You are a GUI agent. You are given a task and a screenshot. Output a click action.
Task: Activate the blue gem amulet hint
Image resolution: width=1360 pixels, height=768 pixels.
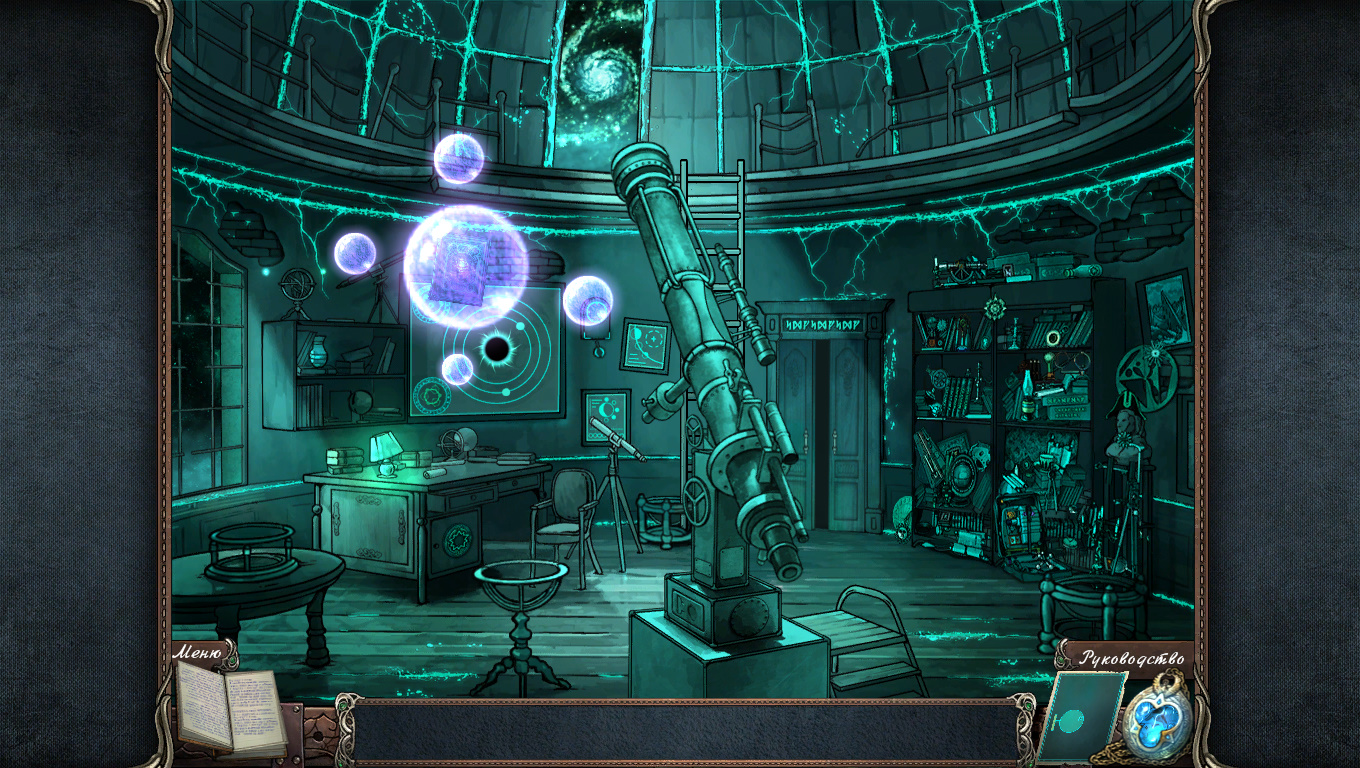[x=1157, y=719]
